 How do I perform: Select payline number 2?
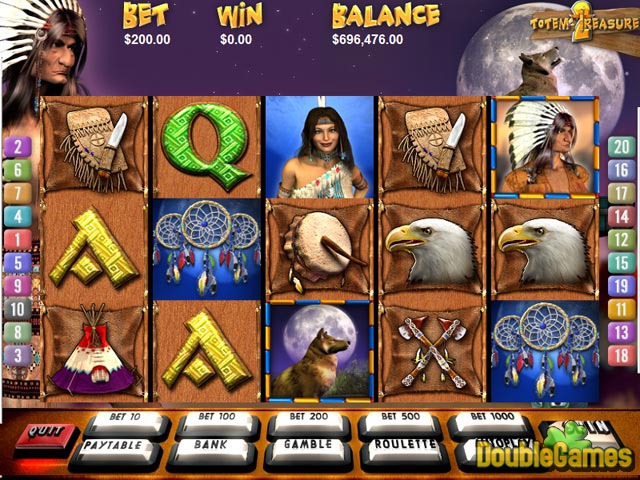[17, 147]
